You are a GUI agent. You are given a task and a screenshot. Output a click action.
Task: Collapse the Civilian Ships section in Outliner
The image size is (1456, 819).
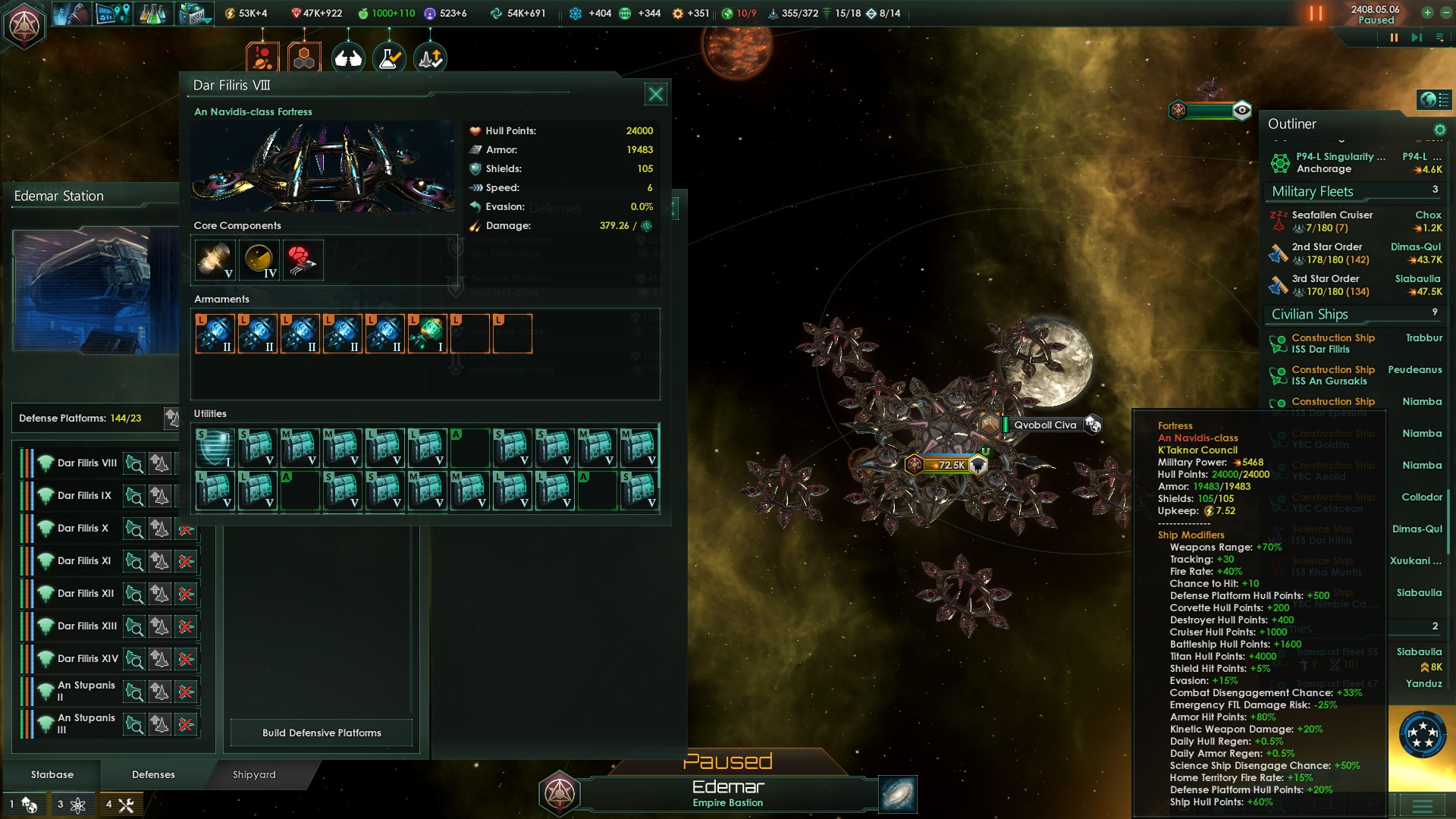[x=1309, y=314]
